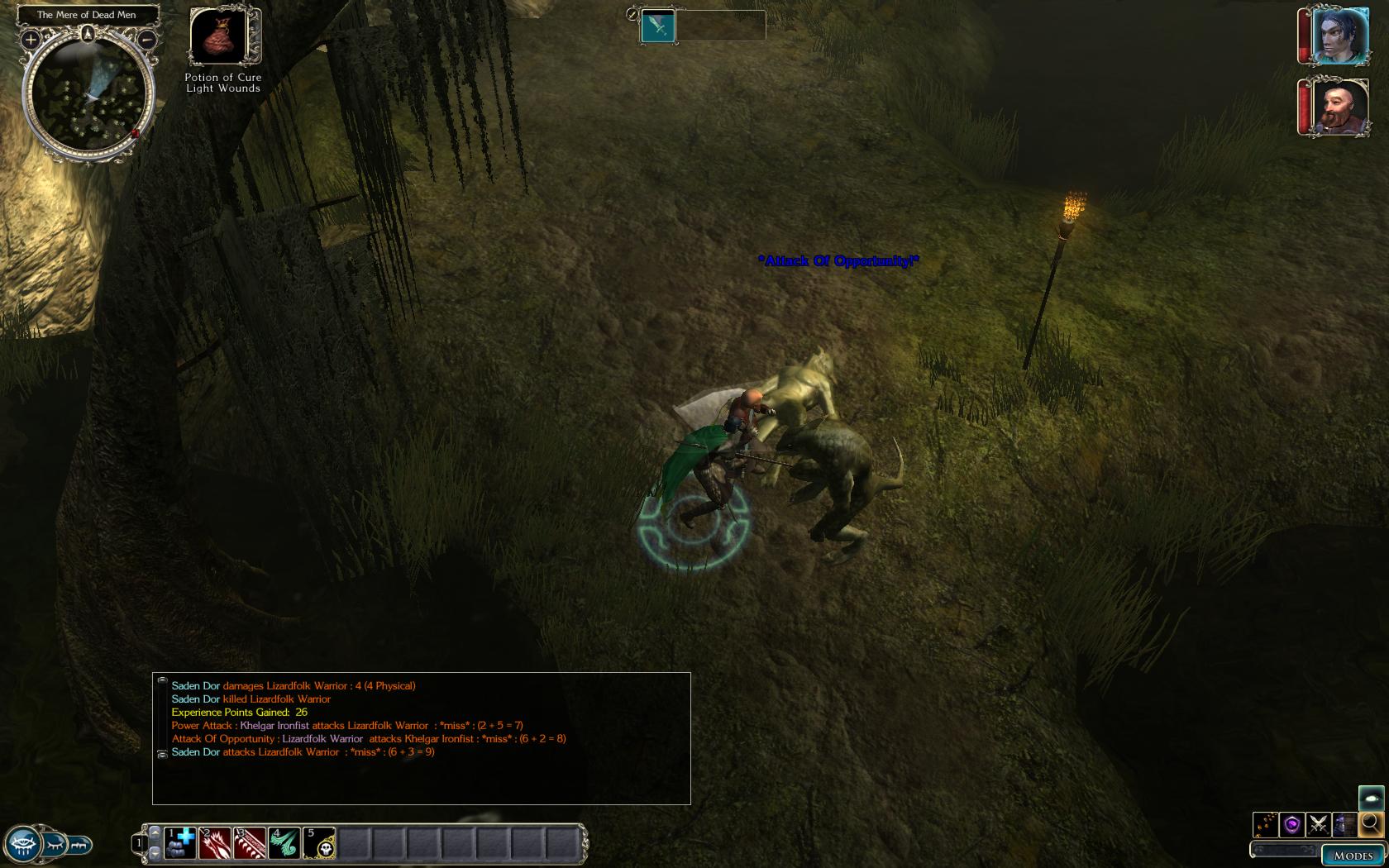Switch hotbar page with the up arrow

click(x=155, y=832)
